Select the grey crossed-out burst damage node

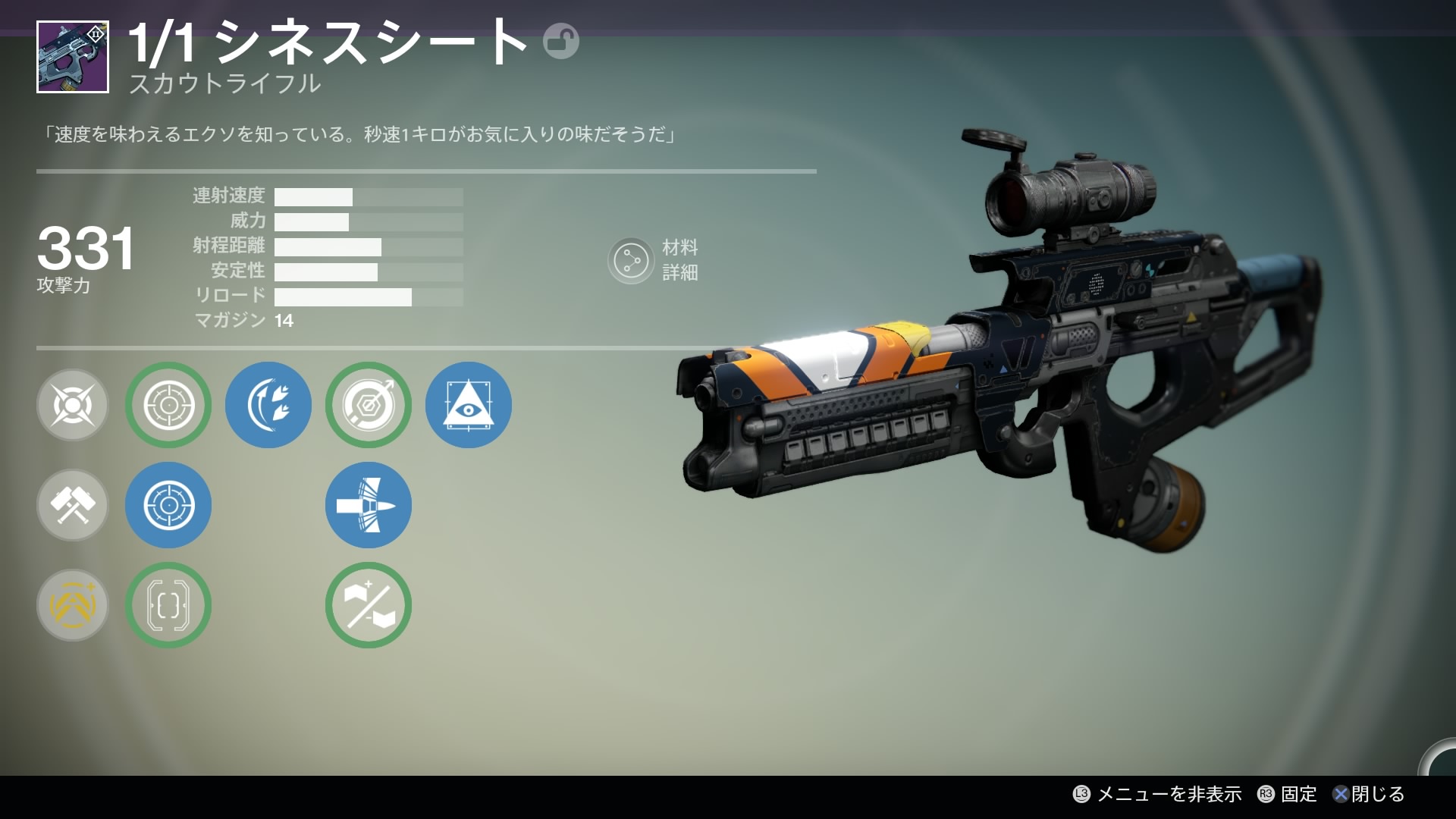click(x=73, y=405)
